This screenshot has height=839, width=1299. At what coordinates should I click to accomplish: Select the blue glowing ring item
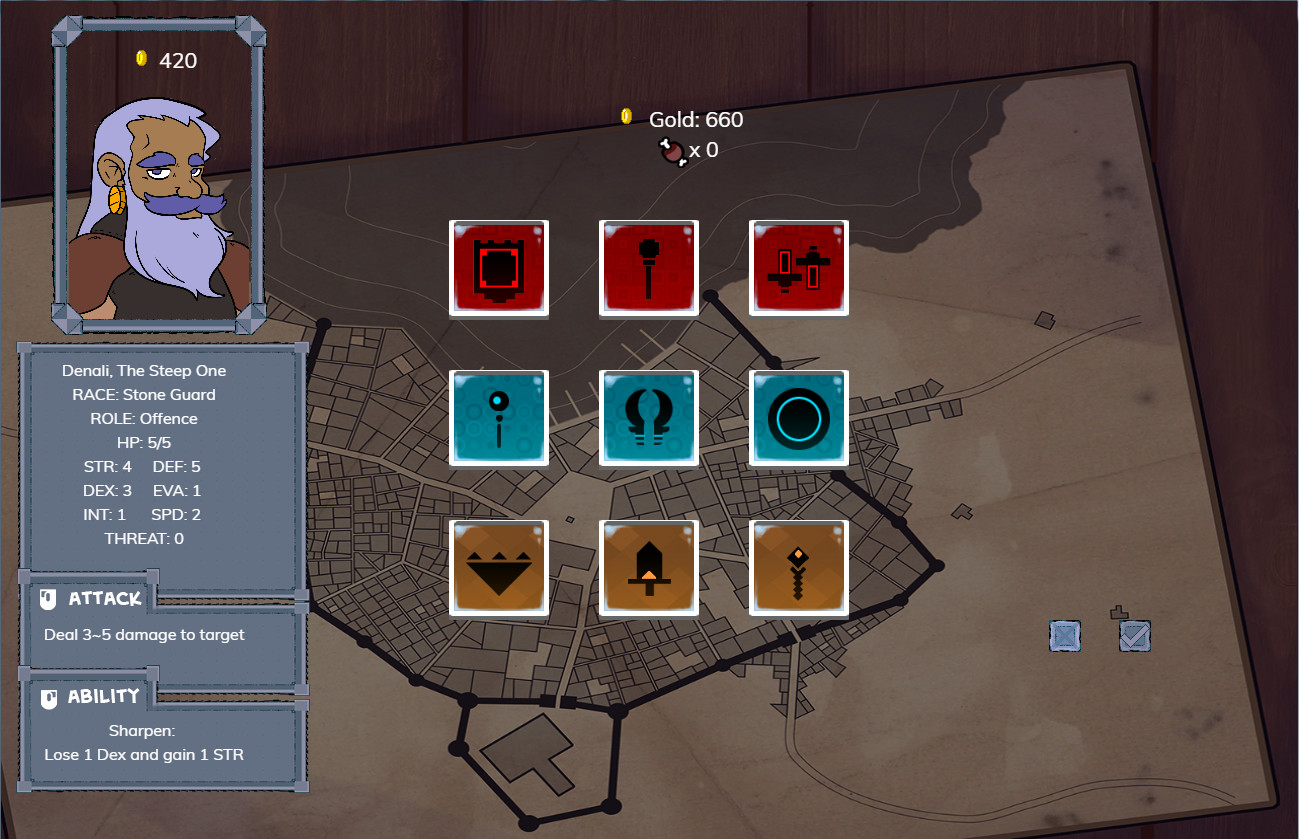tap(799, 418)
